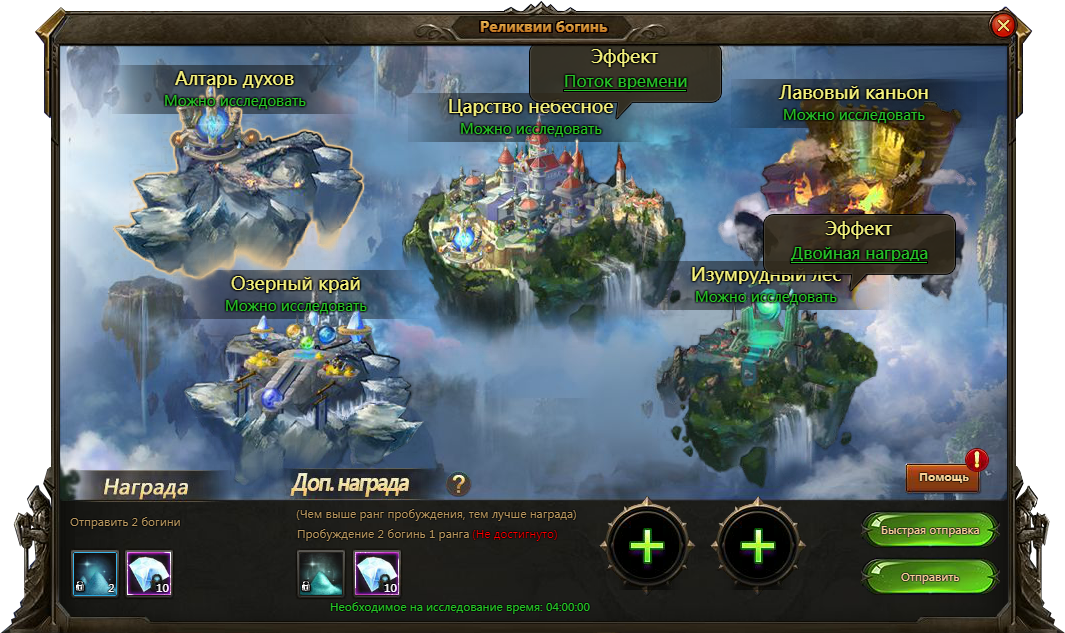
Task: Click the Отправить button
Action: [929, 577]
